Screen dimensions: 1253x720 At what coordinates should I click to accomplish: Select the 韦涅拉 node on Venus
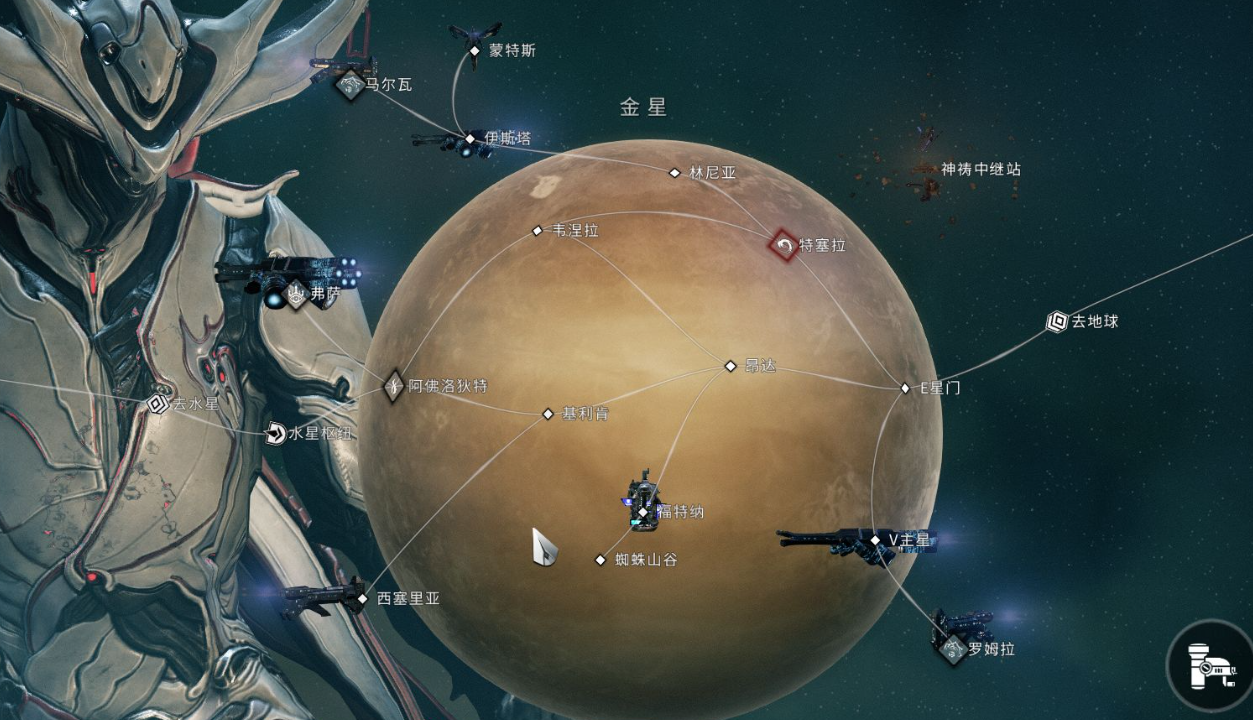(x=537, y=231)
